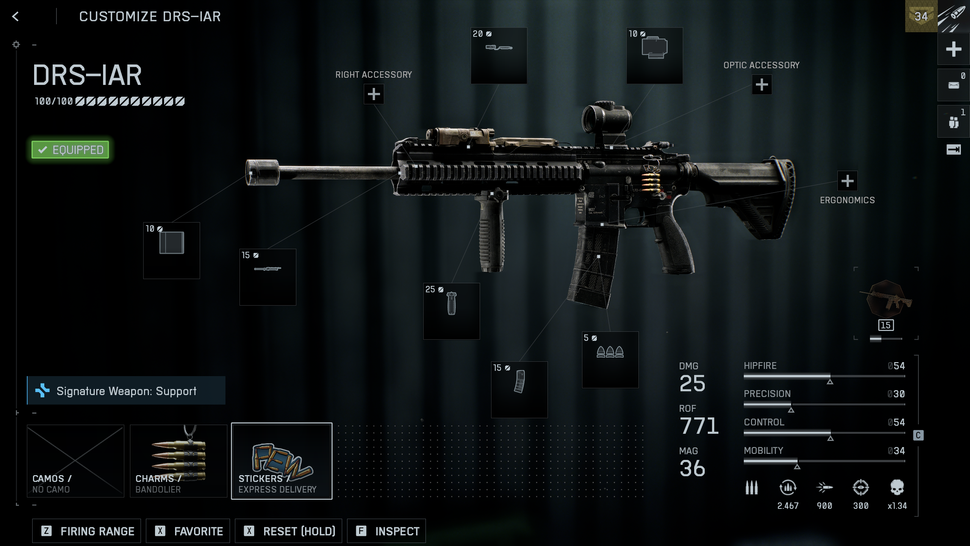Click the Reset (Hold) button

pos(289,531)
